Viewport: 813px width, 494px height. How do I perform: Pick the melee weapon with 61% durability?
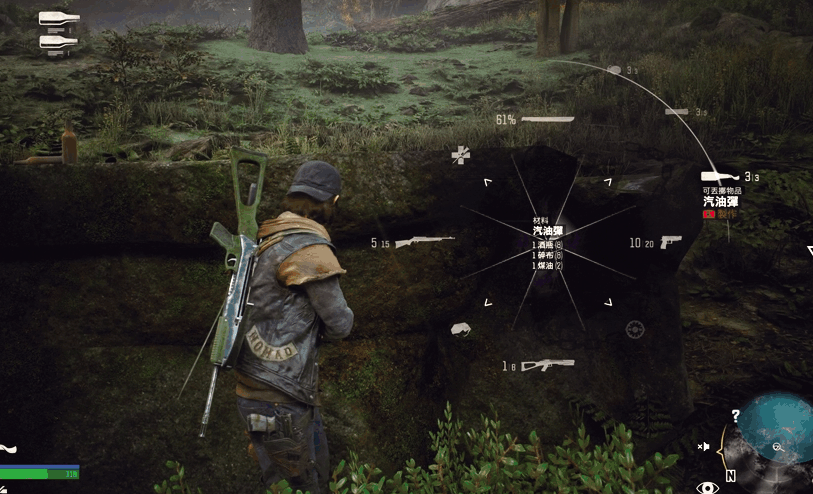click(x=547, y=120)
